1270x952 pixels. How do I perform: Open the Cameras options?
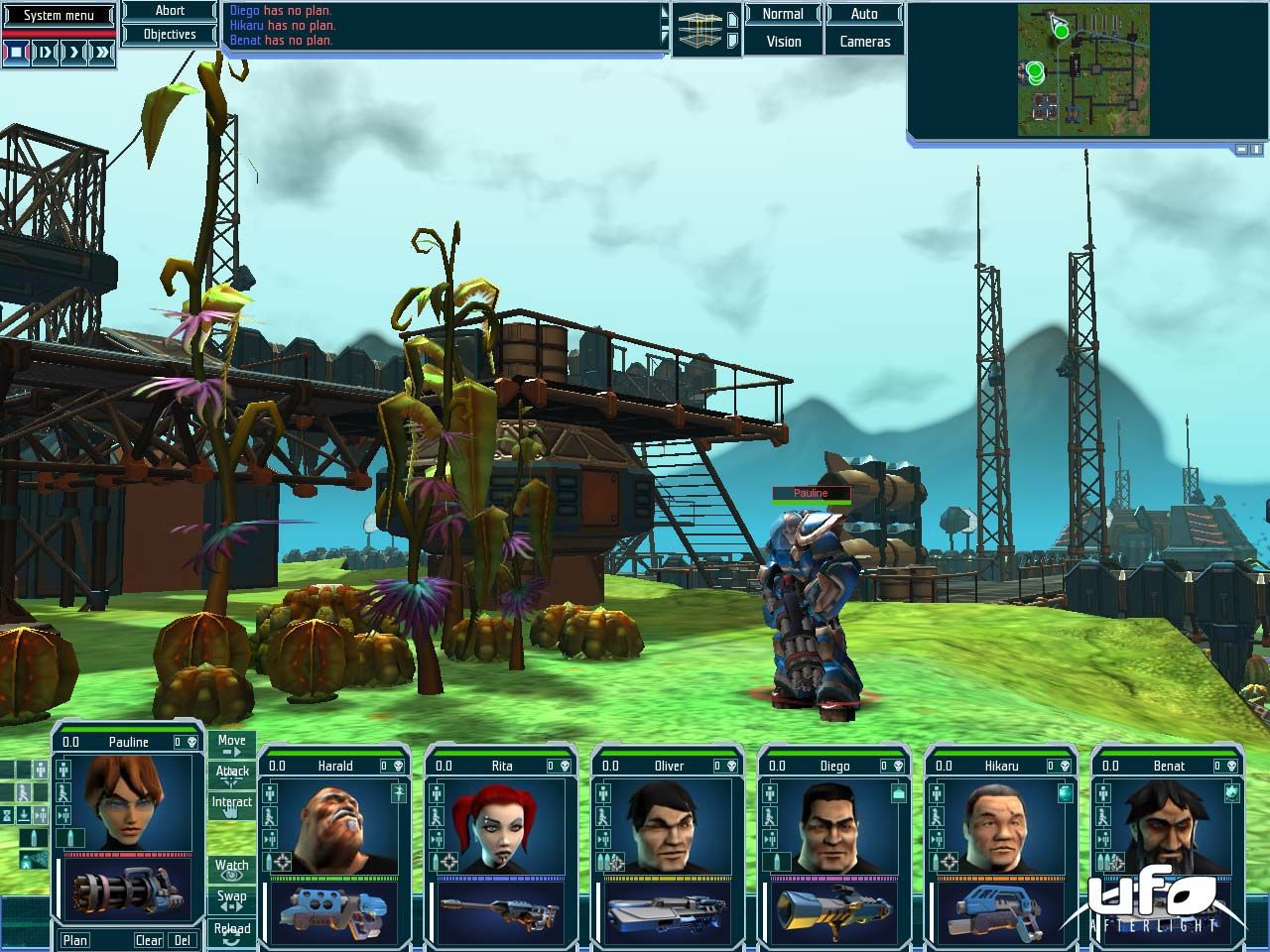(x=864, y=42)
